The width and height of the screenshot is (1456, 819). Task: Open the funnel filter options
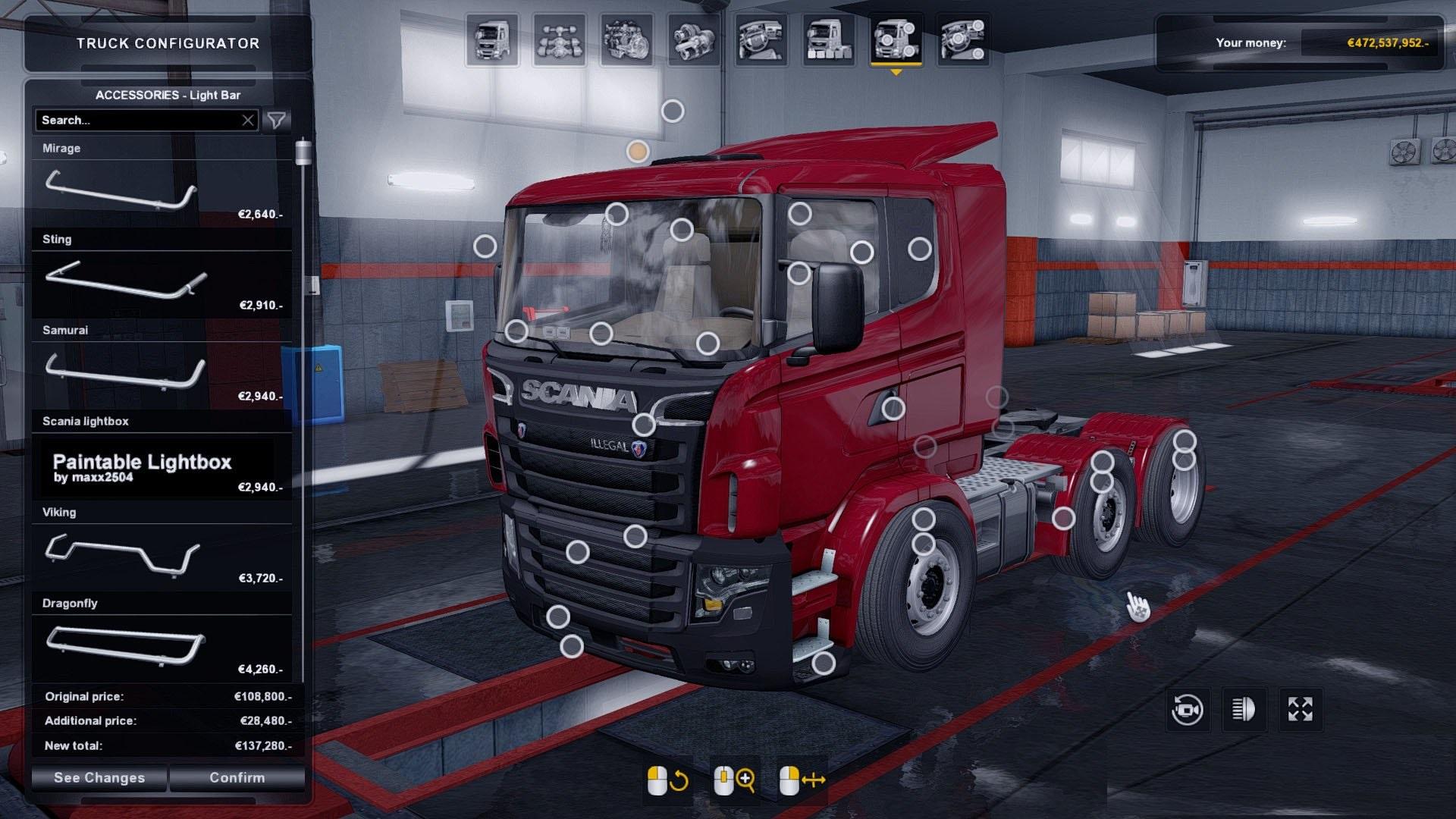[277, 121]
